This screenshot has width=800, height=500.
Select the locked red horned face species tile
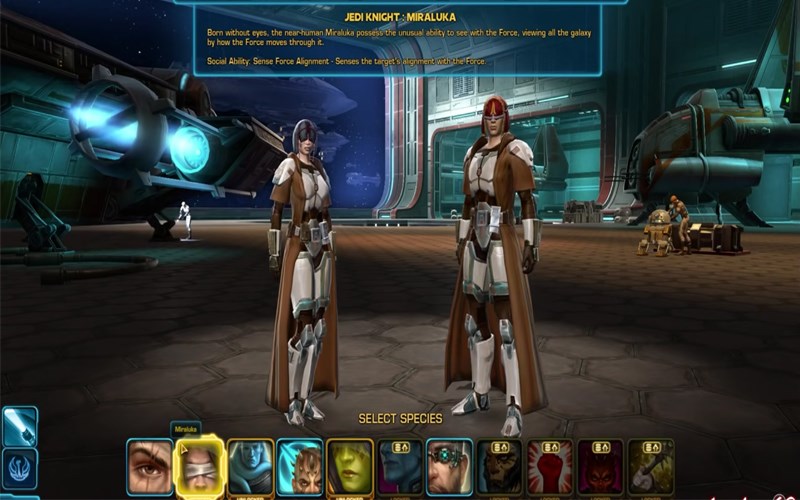(x=600, y=467)
